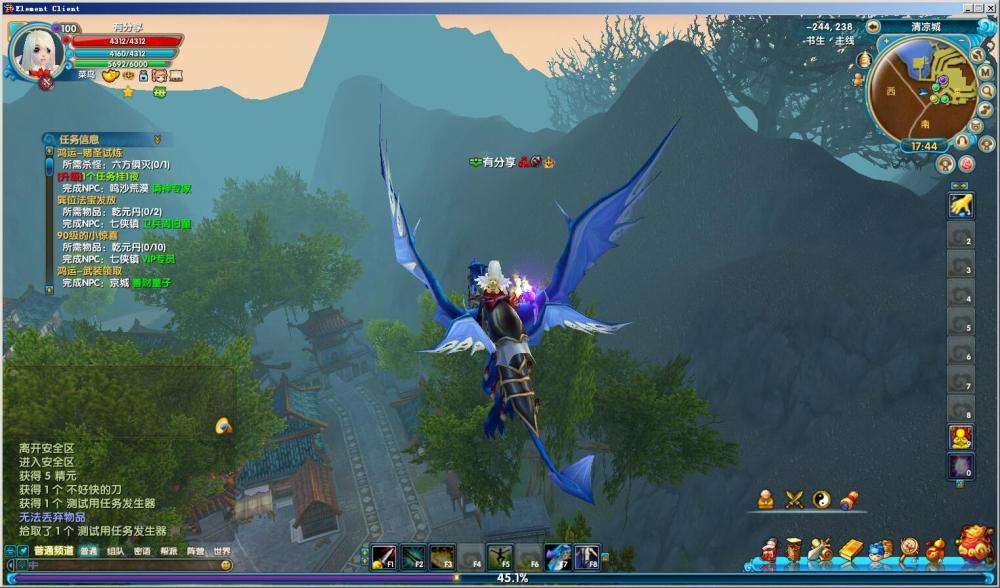Click the crossed swords icon
Image resolution: width=1000 pixels, height=588 pixels.
pyautogui.click(x=794, y=499)
